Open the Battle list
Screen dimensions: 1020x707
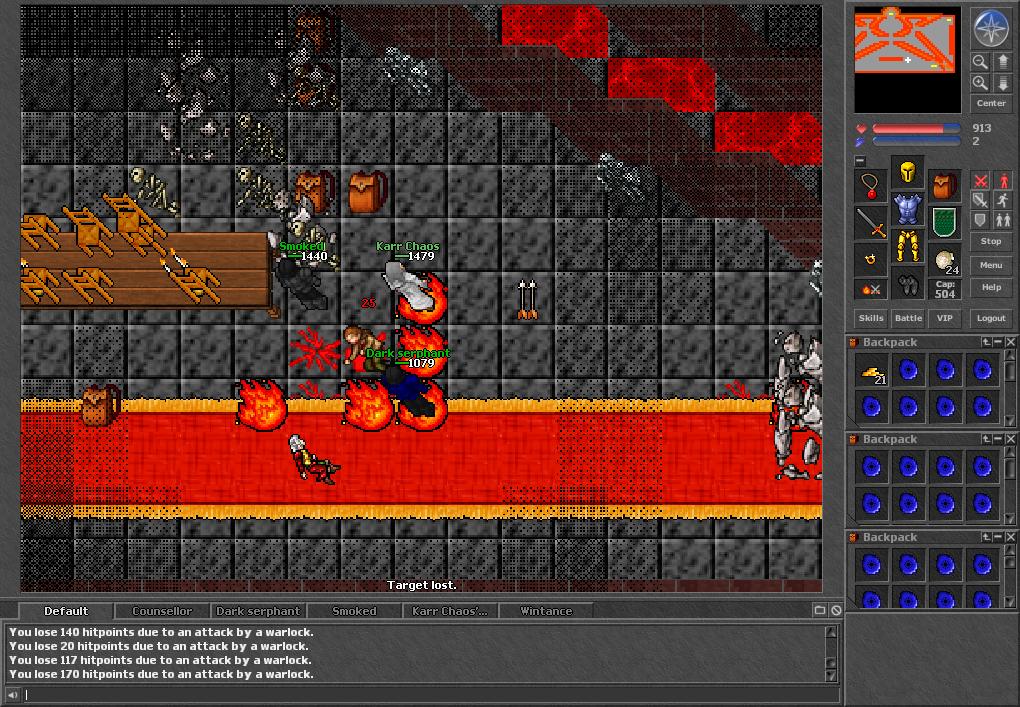click(908, 318)
